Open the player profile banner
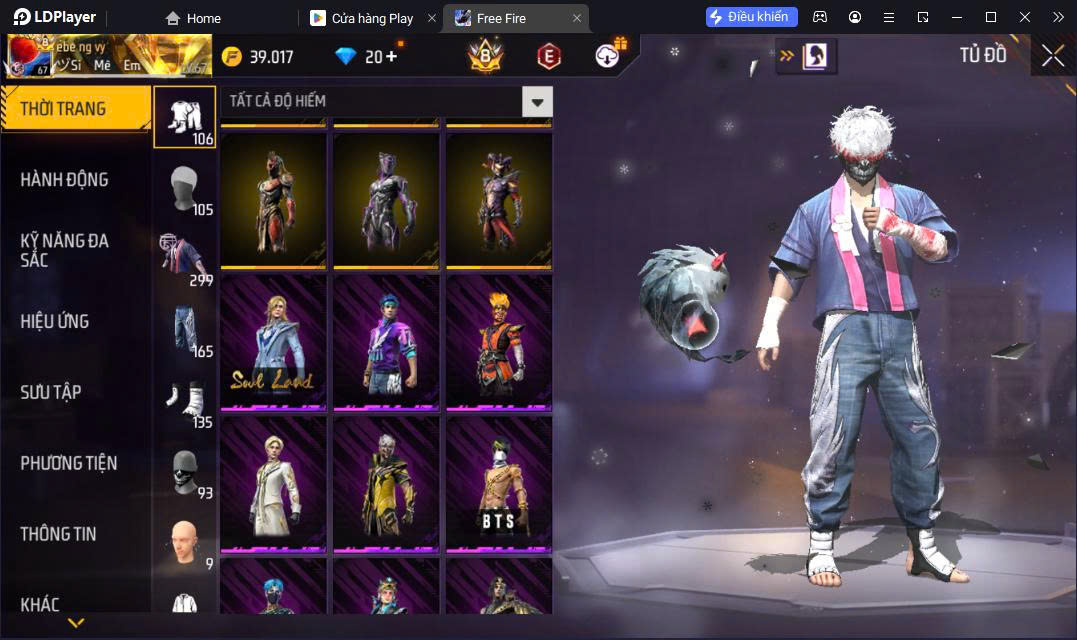The image size is (1077, 640). coord(108,56)
